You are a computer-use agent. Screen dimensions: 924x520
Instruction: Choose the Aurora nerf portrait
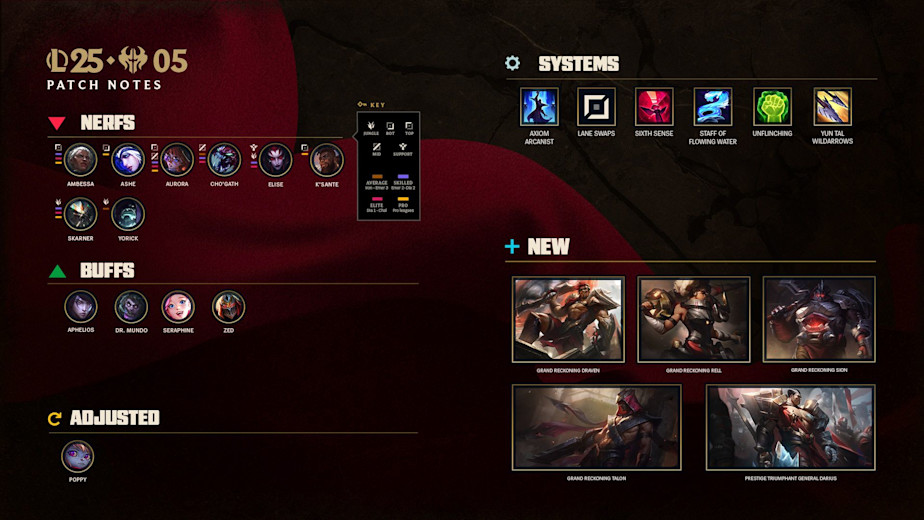[x=176, y=160]
